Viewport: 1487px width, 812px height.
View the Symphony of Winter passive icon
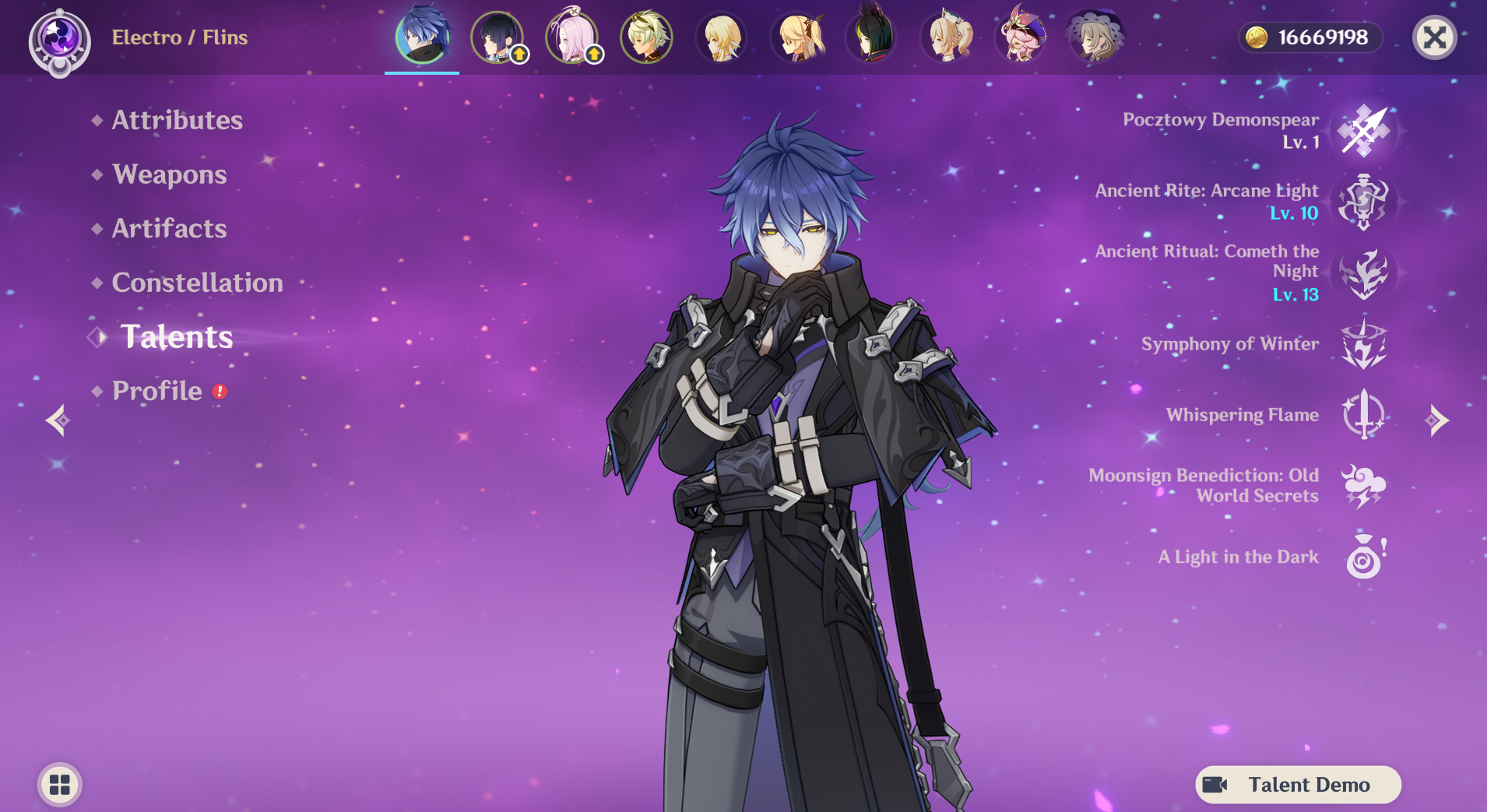coord(1366,344)
